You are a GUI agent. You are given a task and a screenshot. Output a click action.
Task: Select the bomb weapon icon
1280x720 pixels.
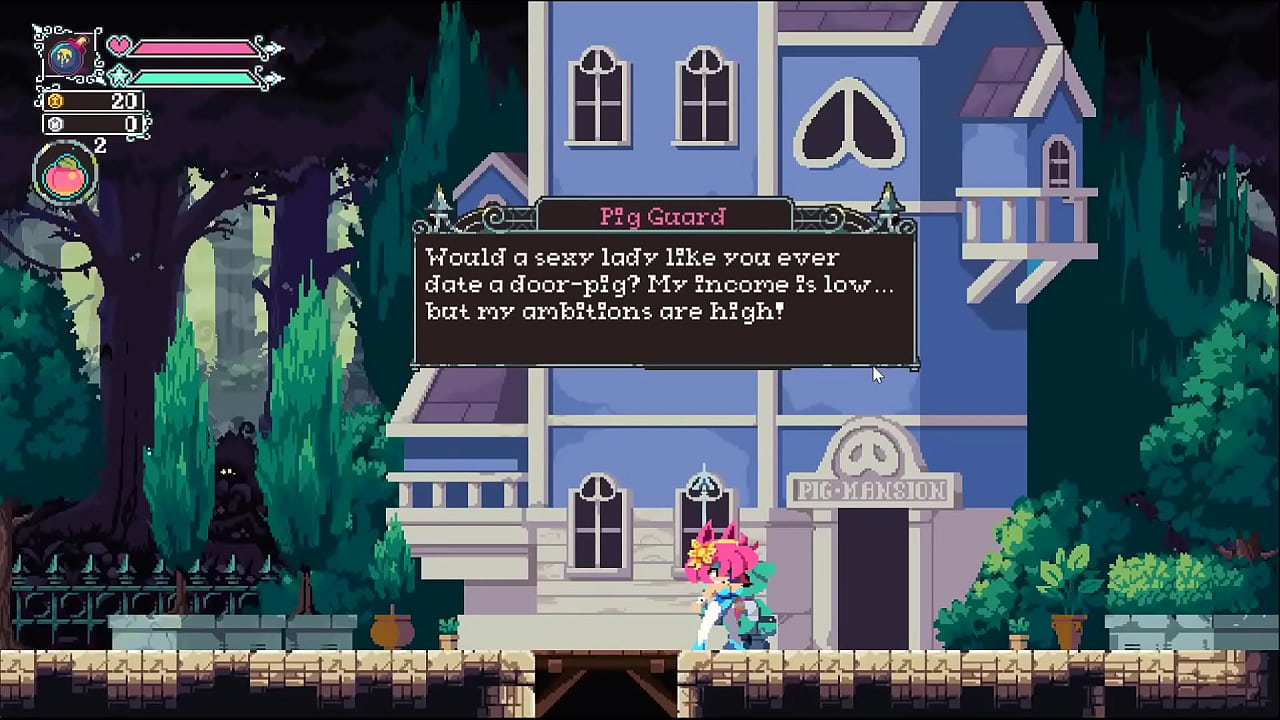pos(69,54)
